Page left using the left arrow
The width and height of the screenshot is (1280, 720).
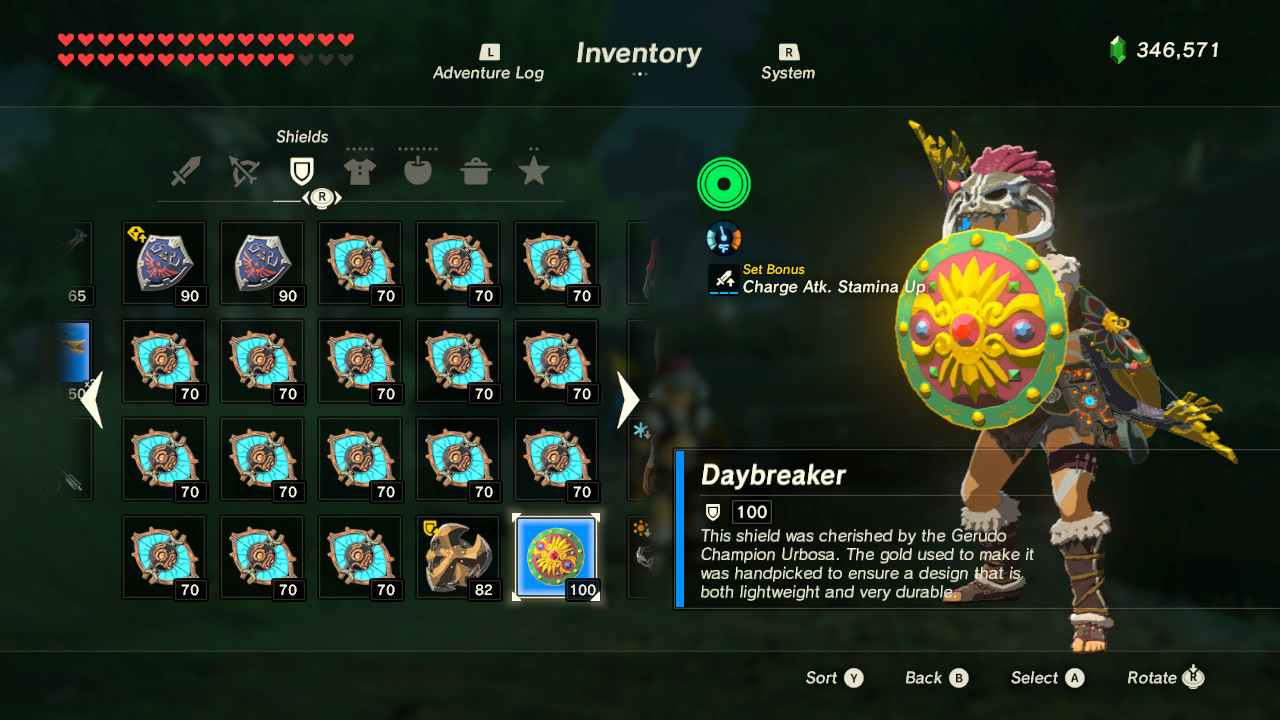92,400
